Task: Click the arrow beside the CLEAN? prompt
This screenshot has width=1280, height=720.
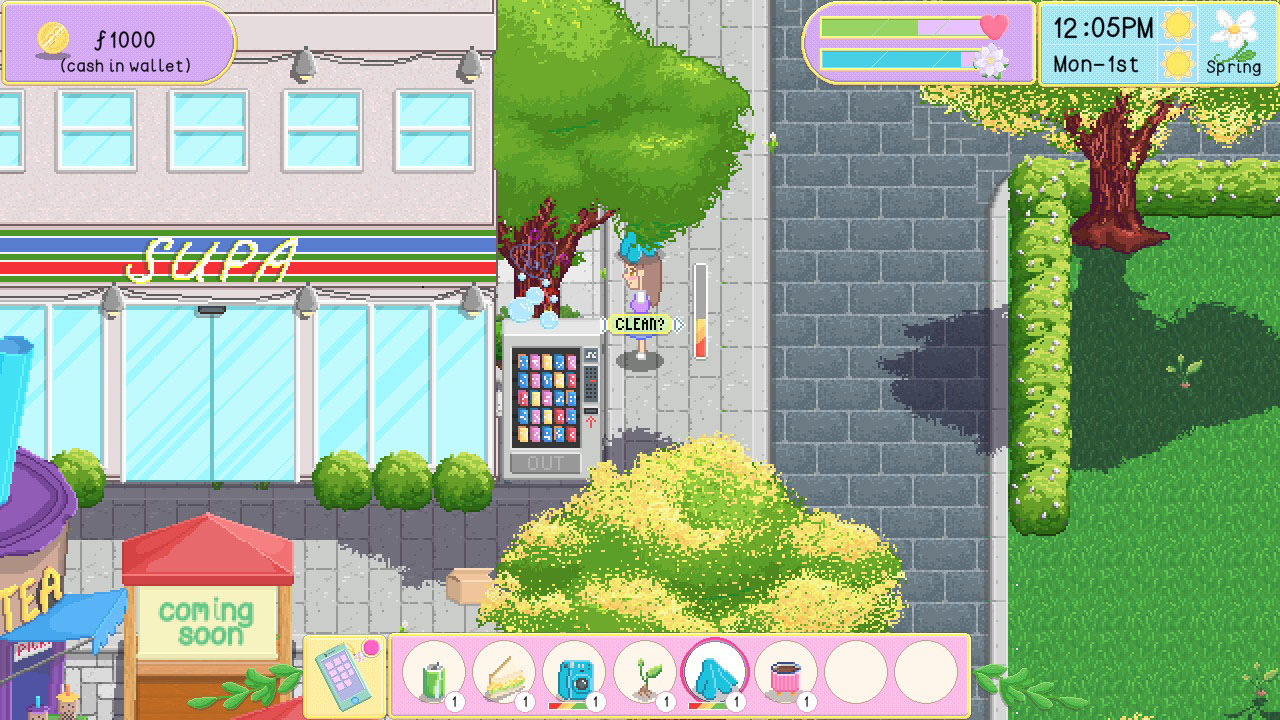Action: [x=679, y=324]
